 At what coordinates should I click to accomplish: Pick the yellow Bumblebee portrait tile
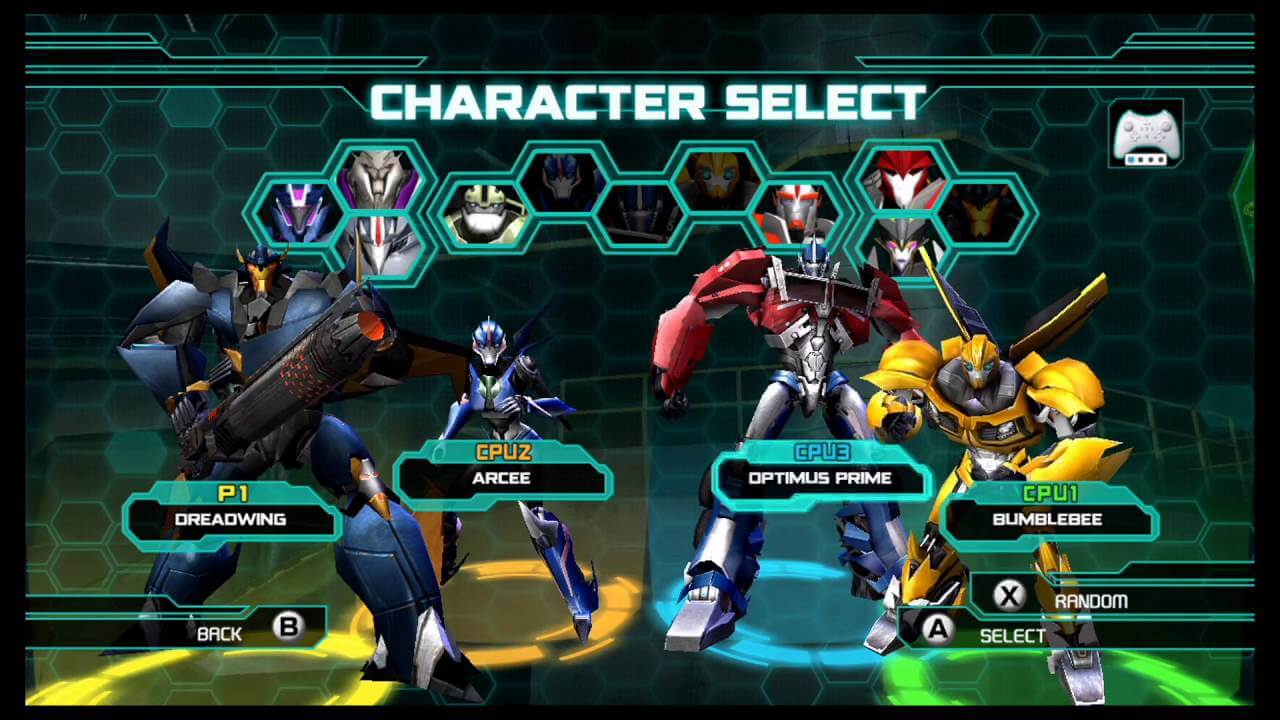(x=716, y=181)
